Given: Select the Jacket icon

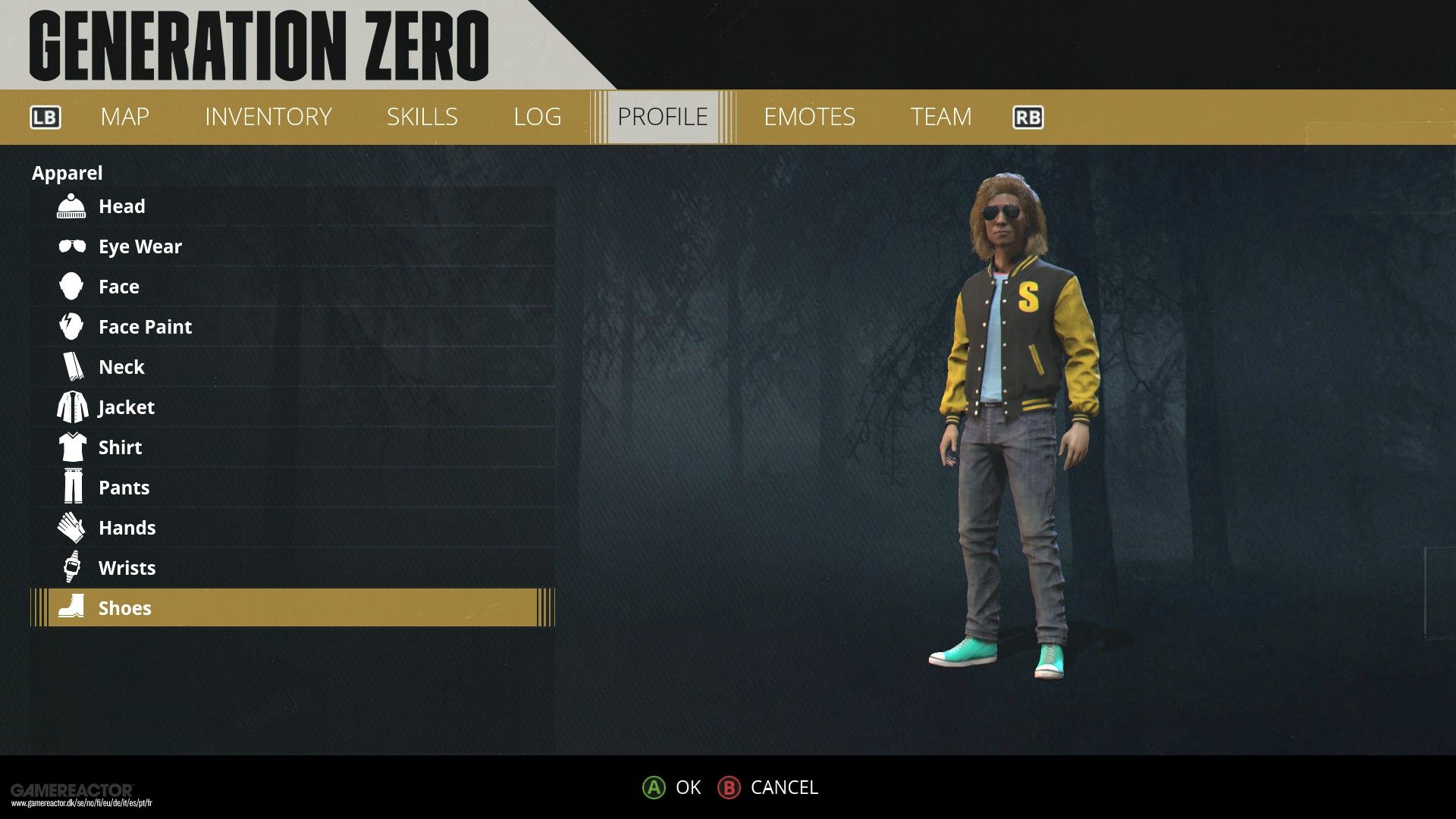Looking at the screenshot, I should tap(71, 406).
